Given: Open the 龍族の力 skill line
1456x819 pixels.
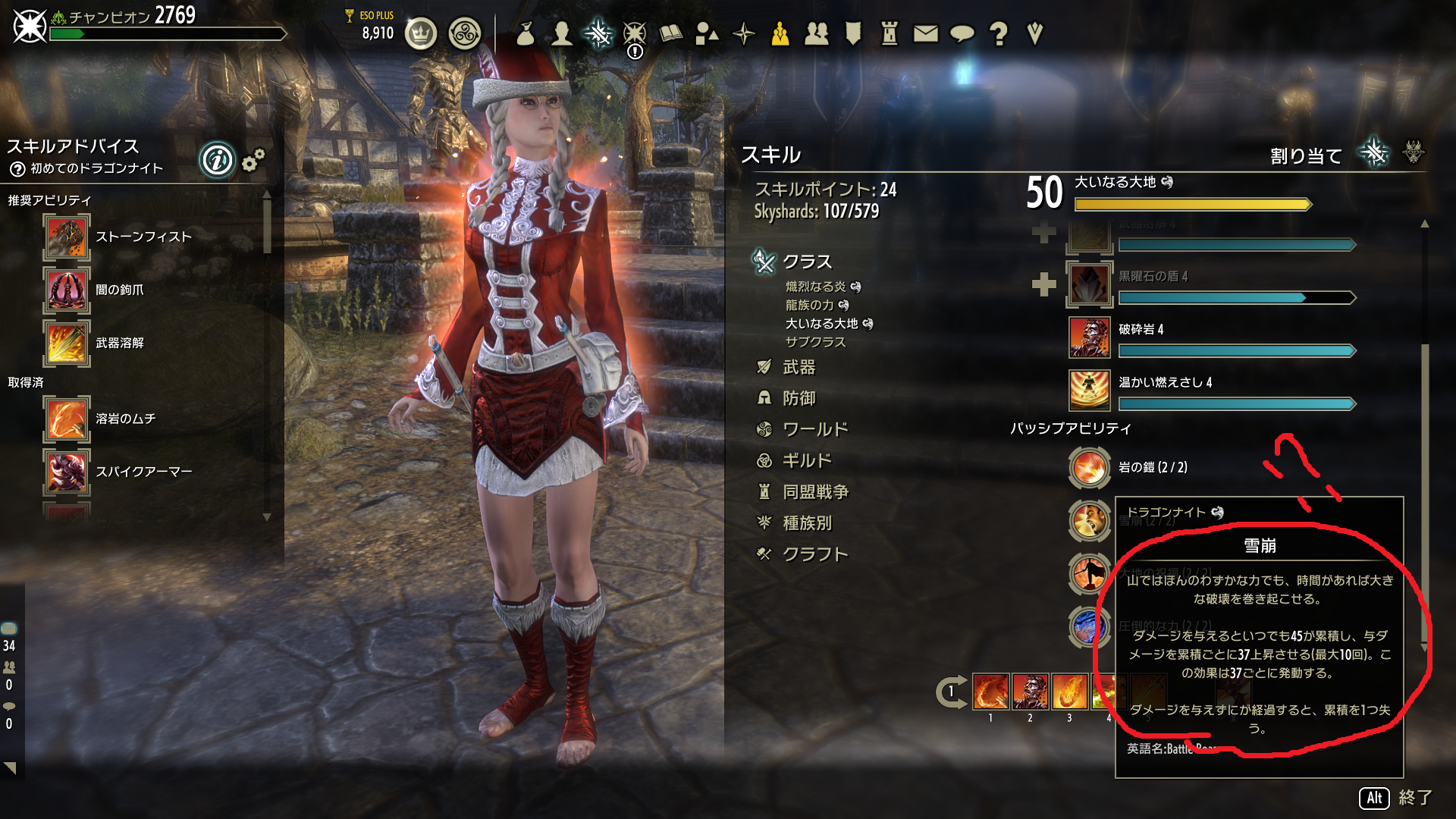Looking at the screenshot, I should pyautogui.click(x=809, y=305).
